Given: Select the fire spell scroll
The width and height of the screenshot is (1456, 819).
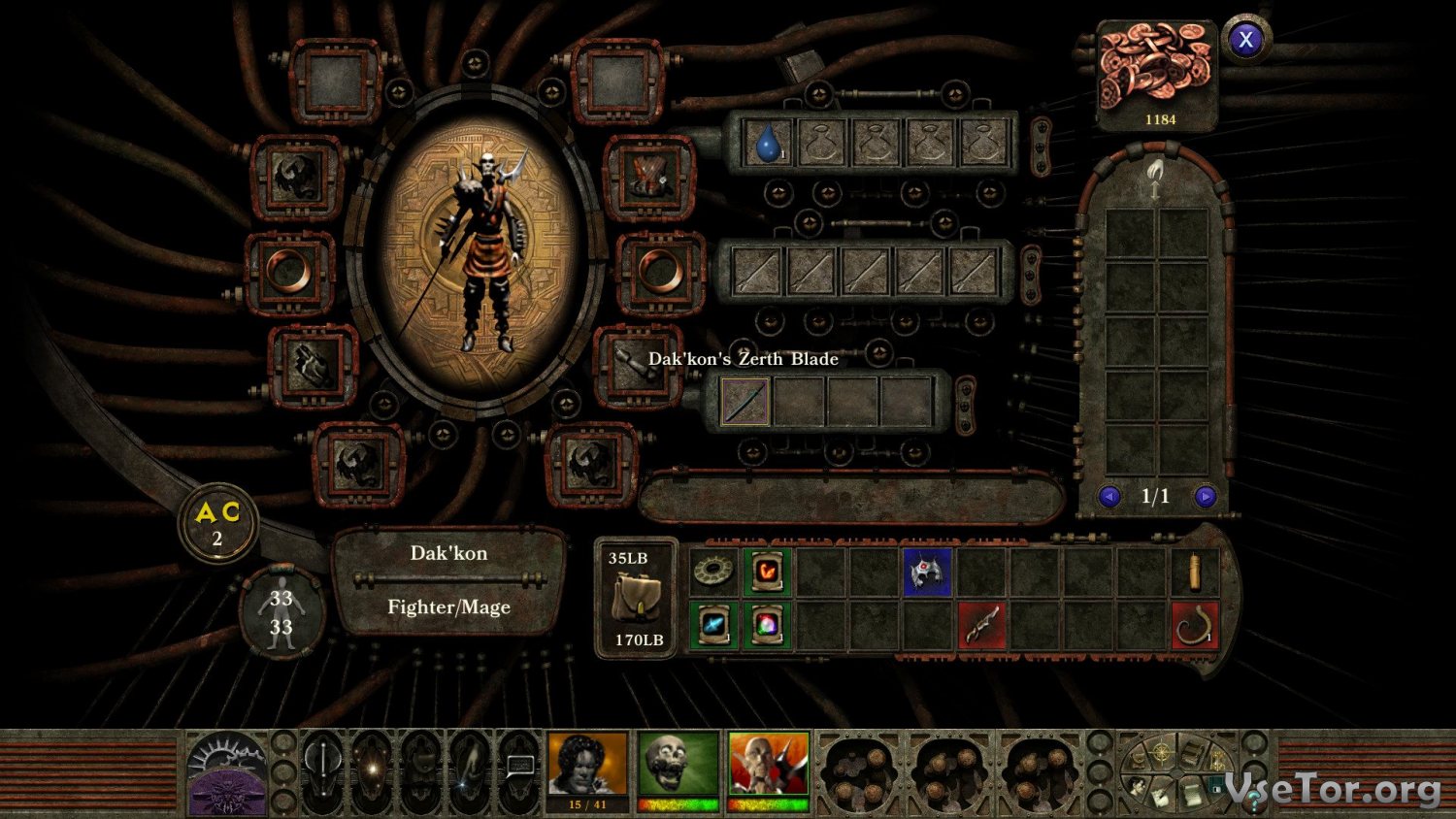Looking at the screenshot, I should coord(767,572).
